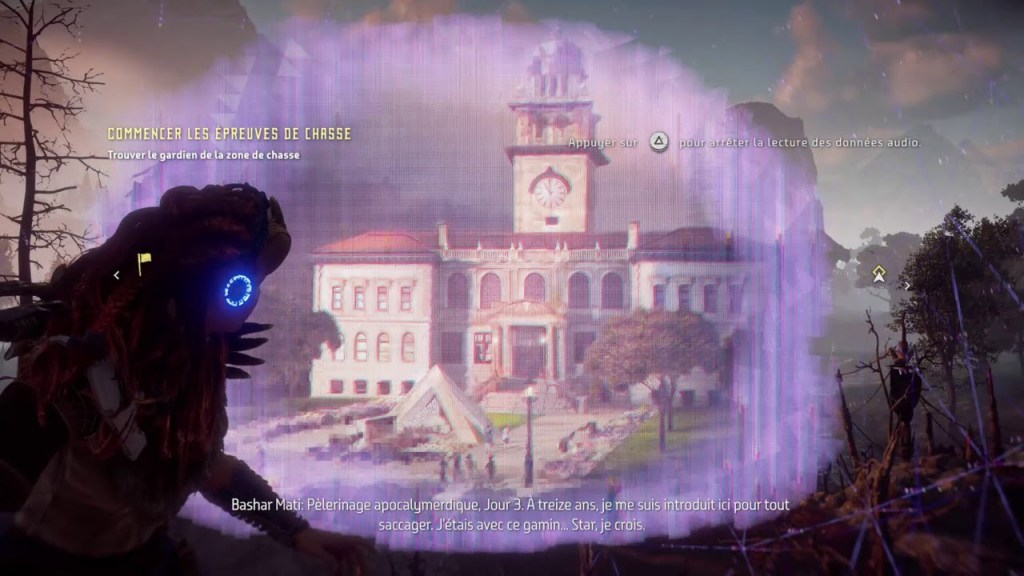Click the compass left-edge chevron arrow
1024x576 pixels.
(116, 274)
